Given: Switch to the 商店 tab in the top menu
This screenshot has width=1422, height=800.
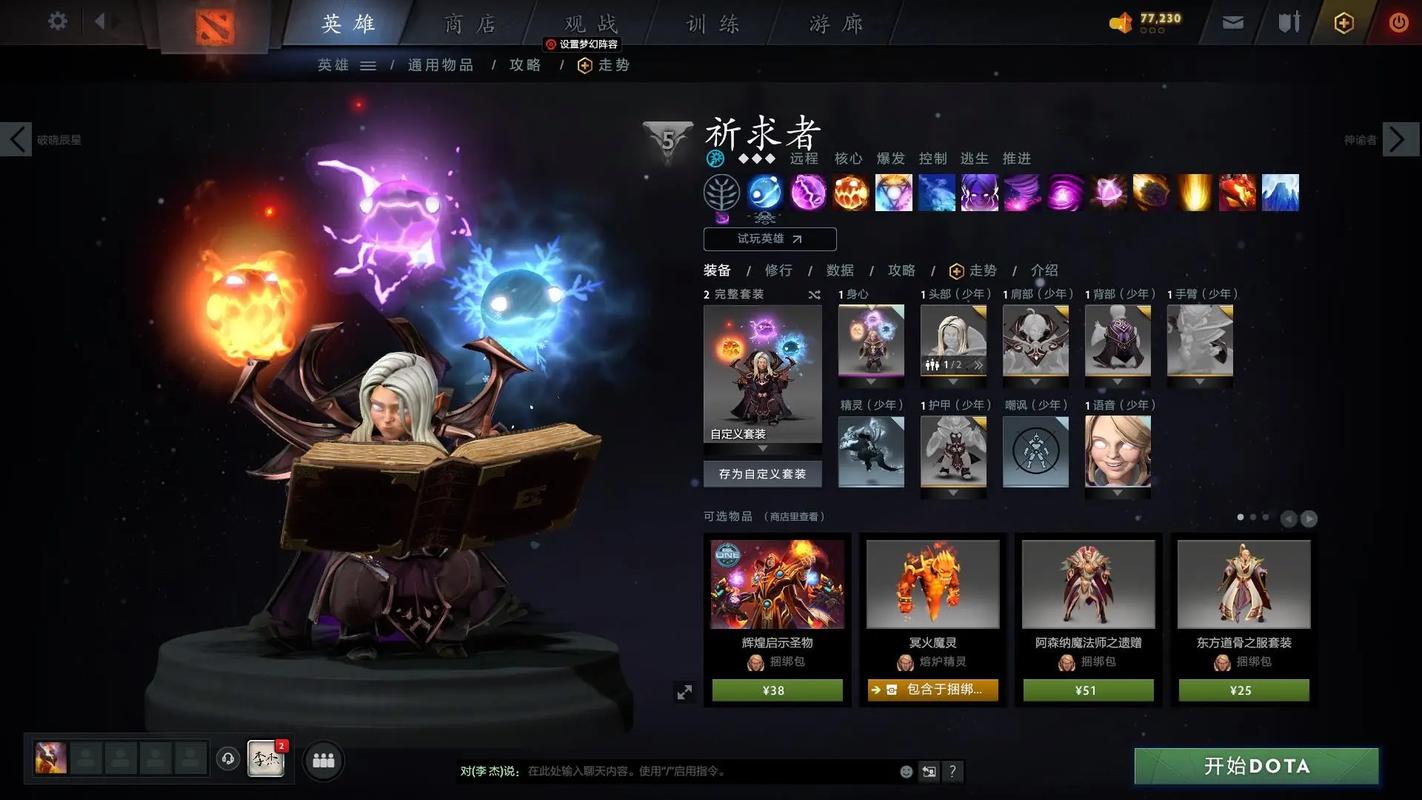Looking at the screenshot, I should click(470, 22).
